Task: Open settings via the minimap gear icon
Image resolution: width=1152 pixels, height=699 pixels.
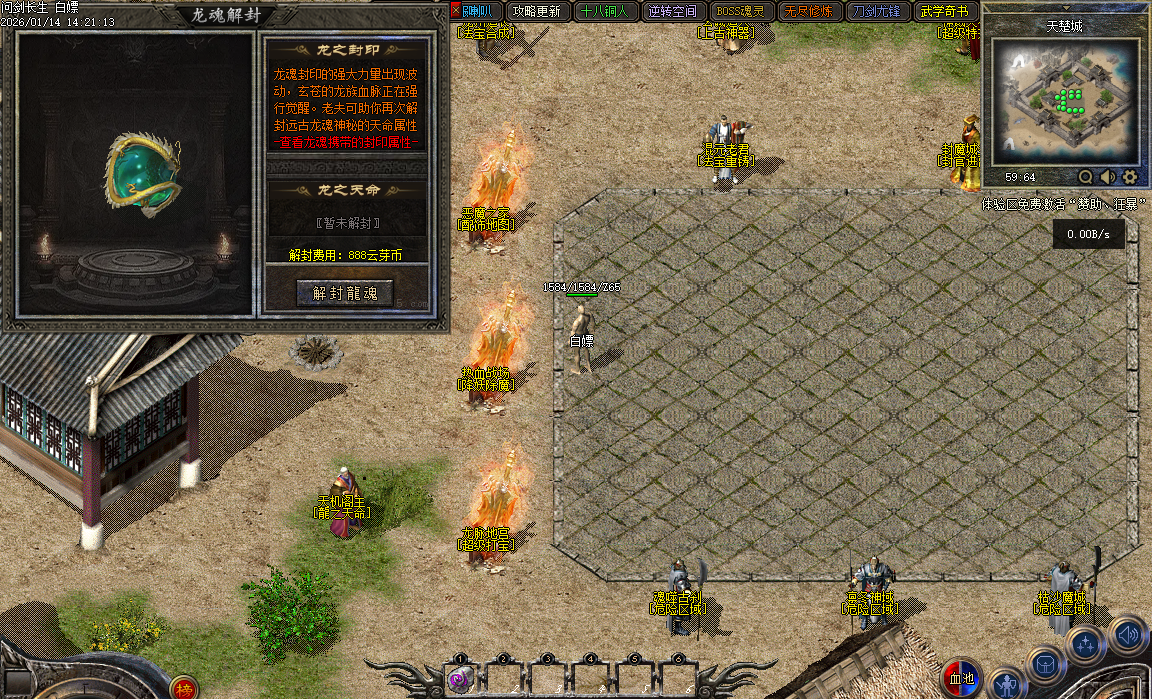Action: pos(1130,177)
